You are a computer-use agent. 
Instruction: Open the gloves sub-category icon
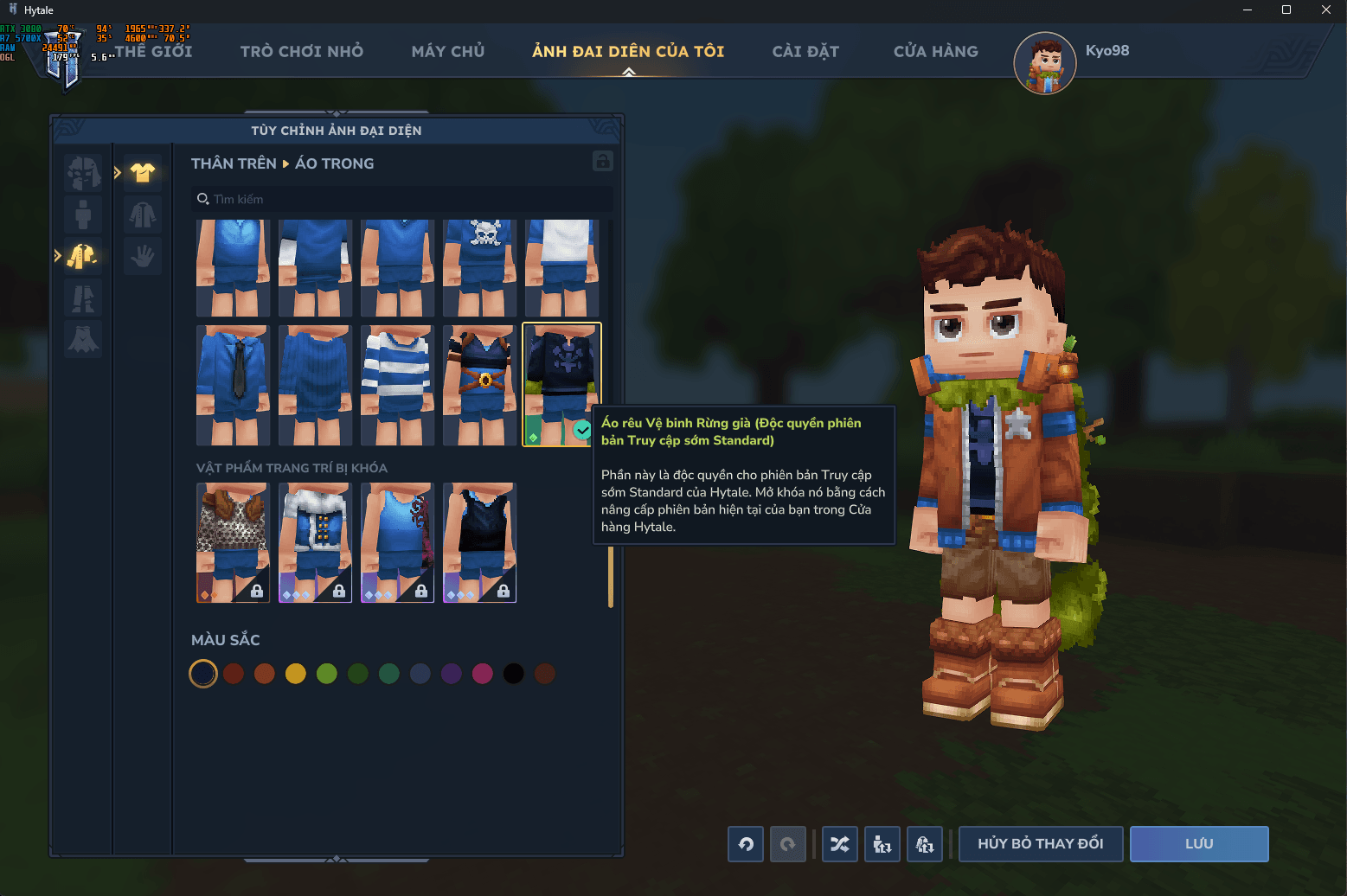pyautogui.click(x=142, y=257)
